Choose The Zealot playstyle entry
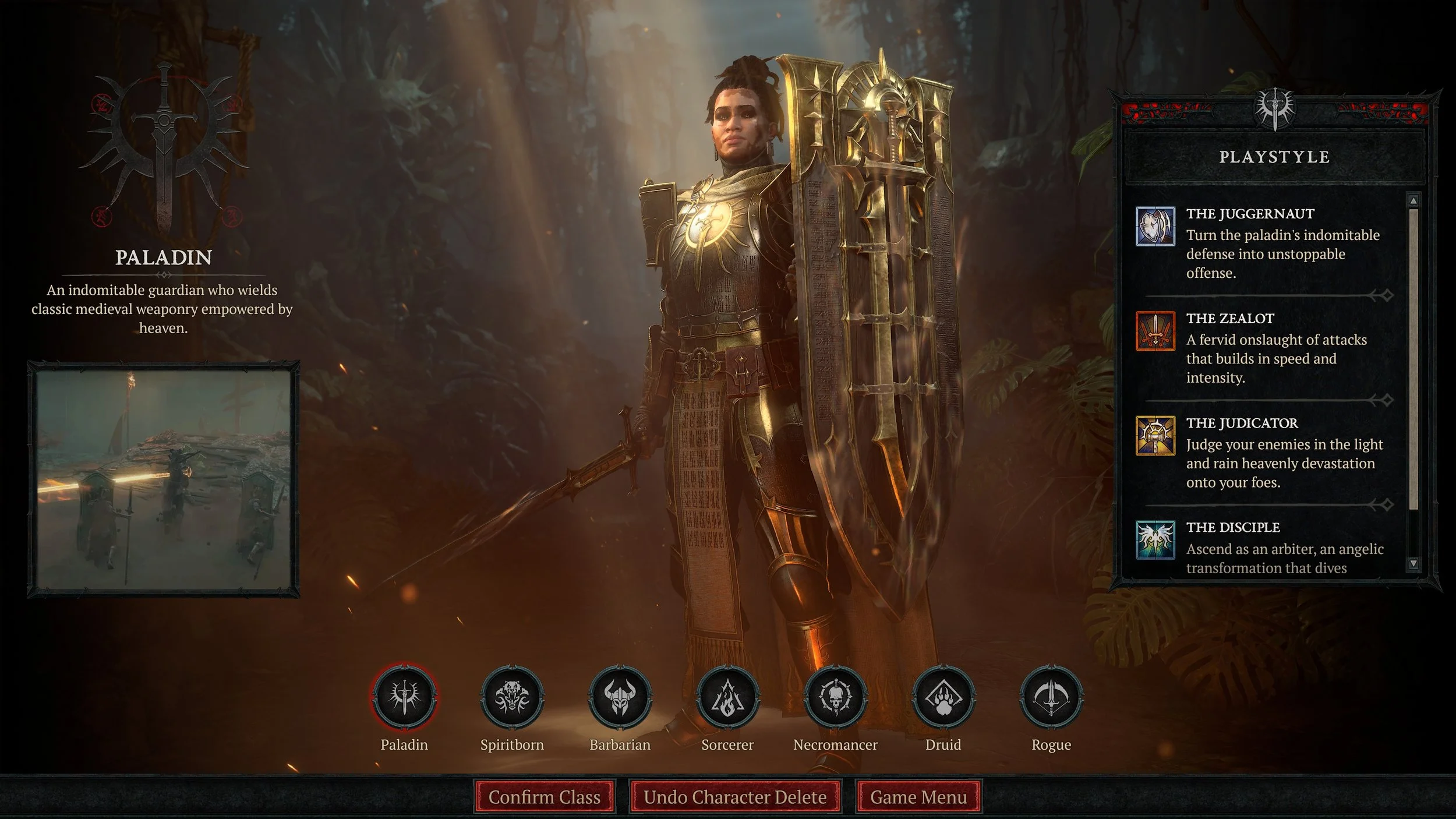This screenshot has height=819, width=1456. coord(1264,348)
